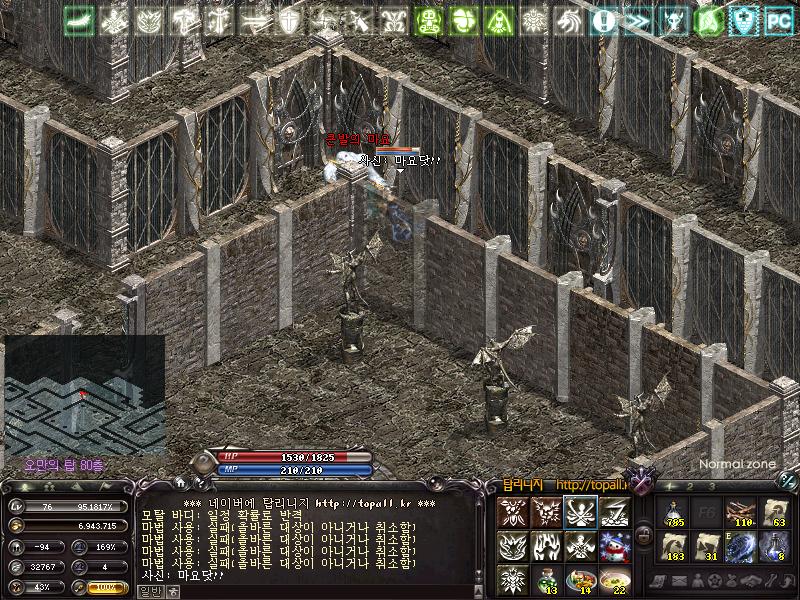Select the 일반 chat tab
This screenshot has width=800, height=600.
point(149,591)
